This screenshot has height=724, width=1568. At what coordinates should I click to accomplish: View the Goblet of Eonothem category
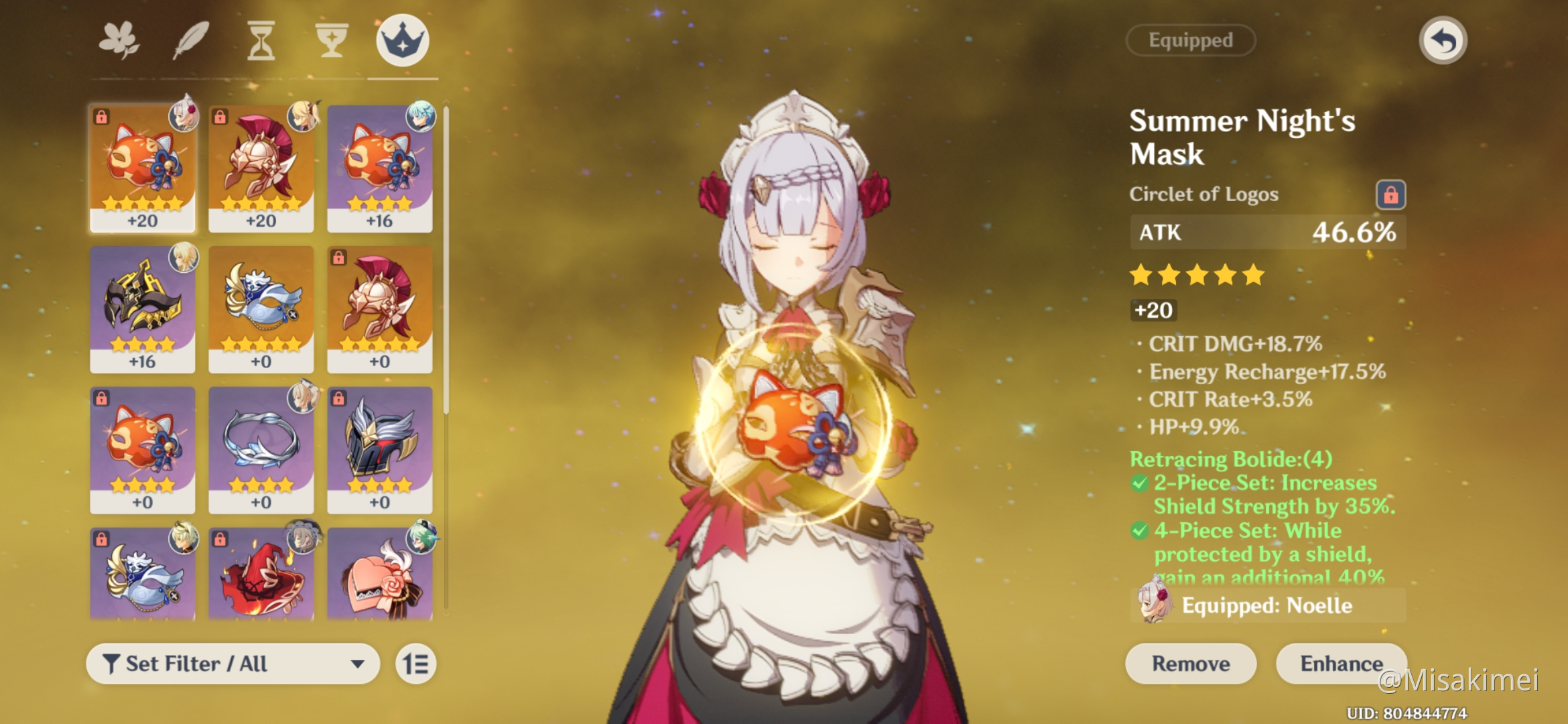tap(331, 40)
